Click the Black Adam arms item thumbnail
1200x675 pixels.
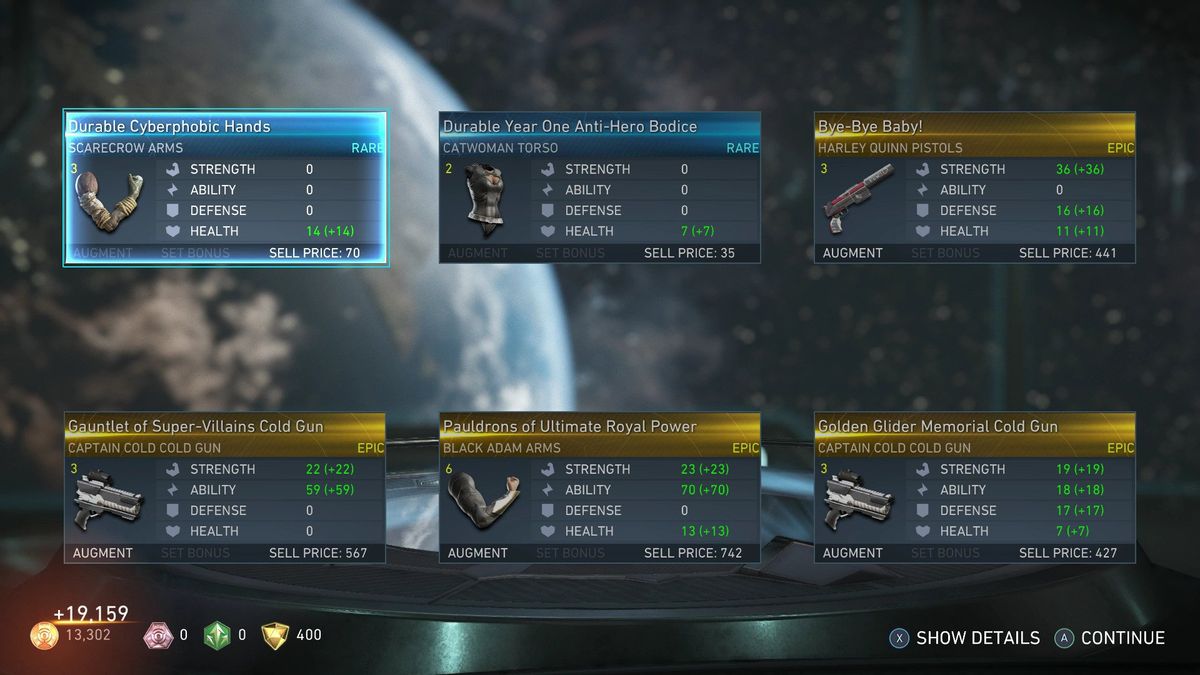pos(485,500)
